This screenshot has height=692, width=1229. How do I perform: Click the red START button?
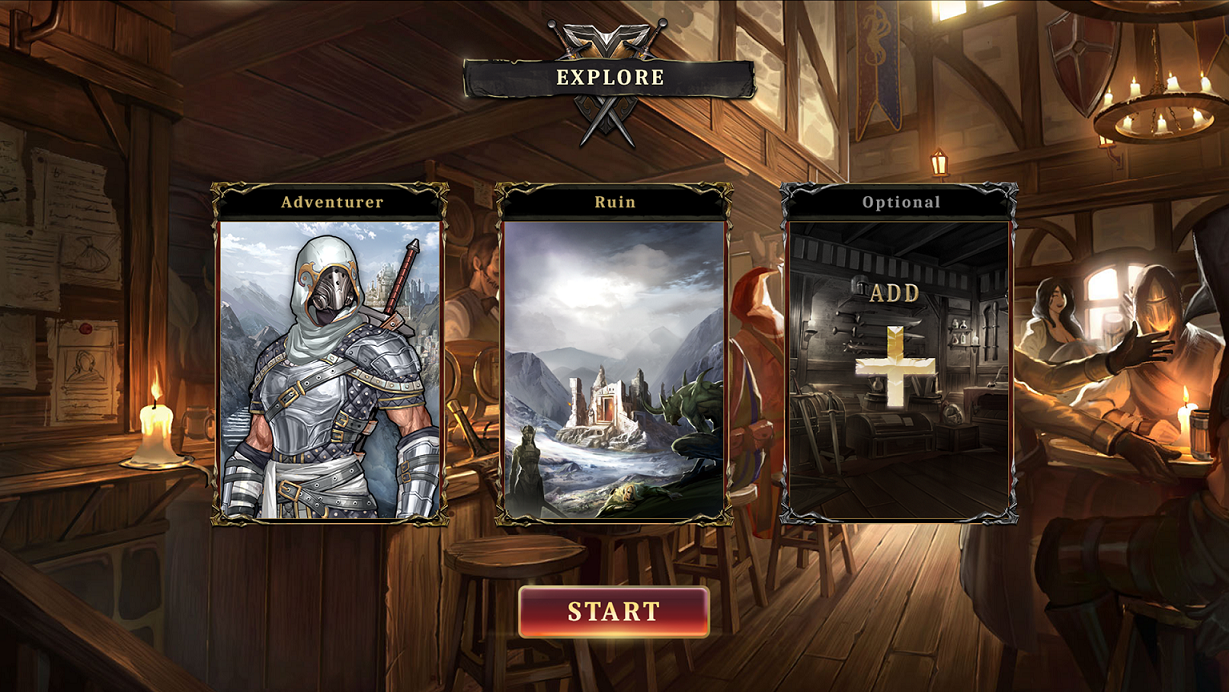[x=614, y=611]
